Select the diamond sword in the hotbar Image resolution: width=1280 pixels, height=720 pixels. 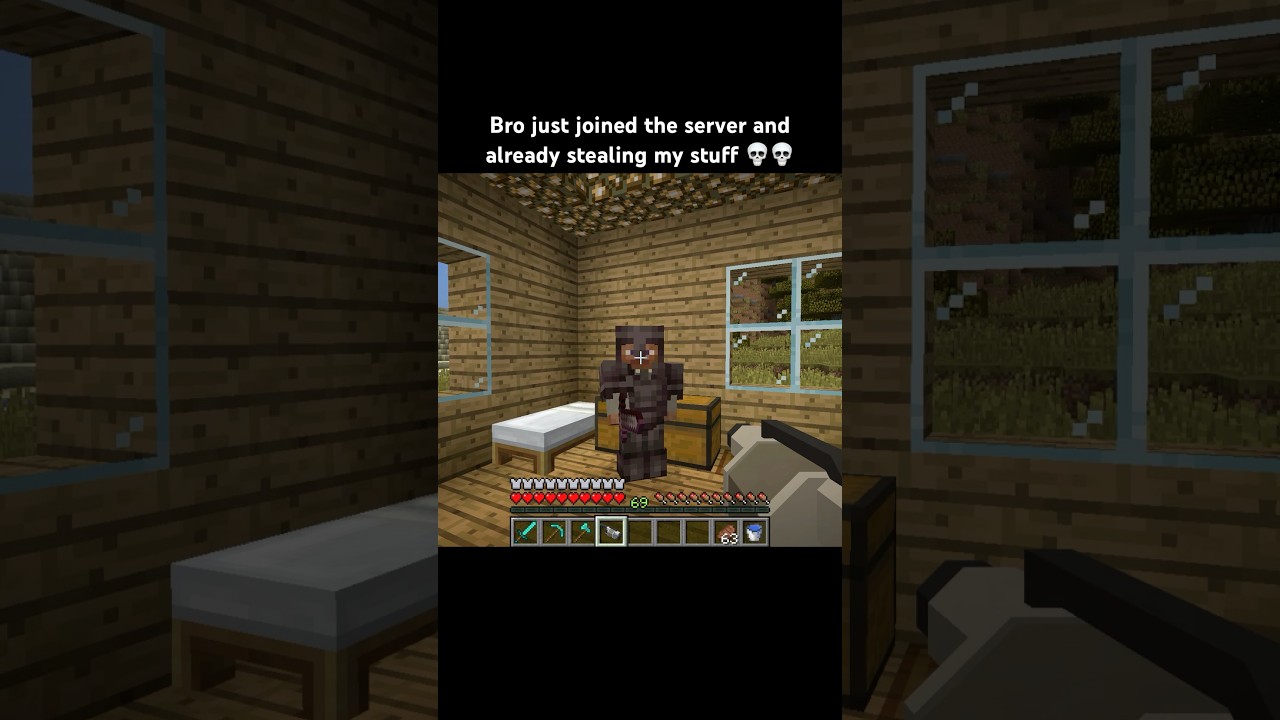(x=524, y=531)
